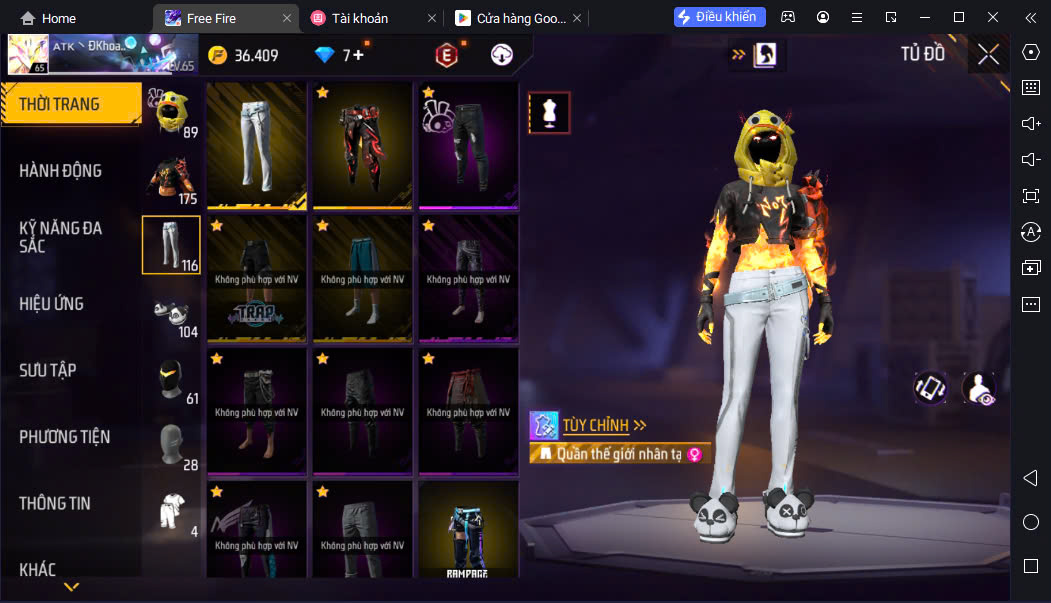Viewport: 1051px width, 603px height.
Task: Choose the TRAP shorts item
Action: (x=257, y=278)
